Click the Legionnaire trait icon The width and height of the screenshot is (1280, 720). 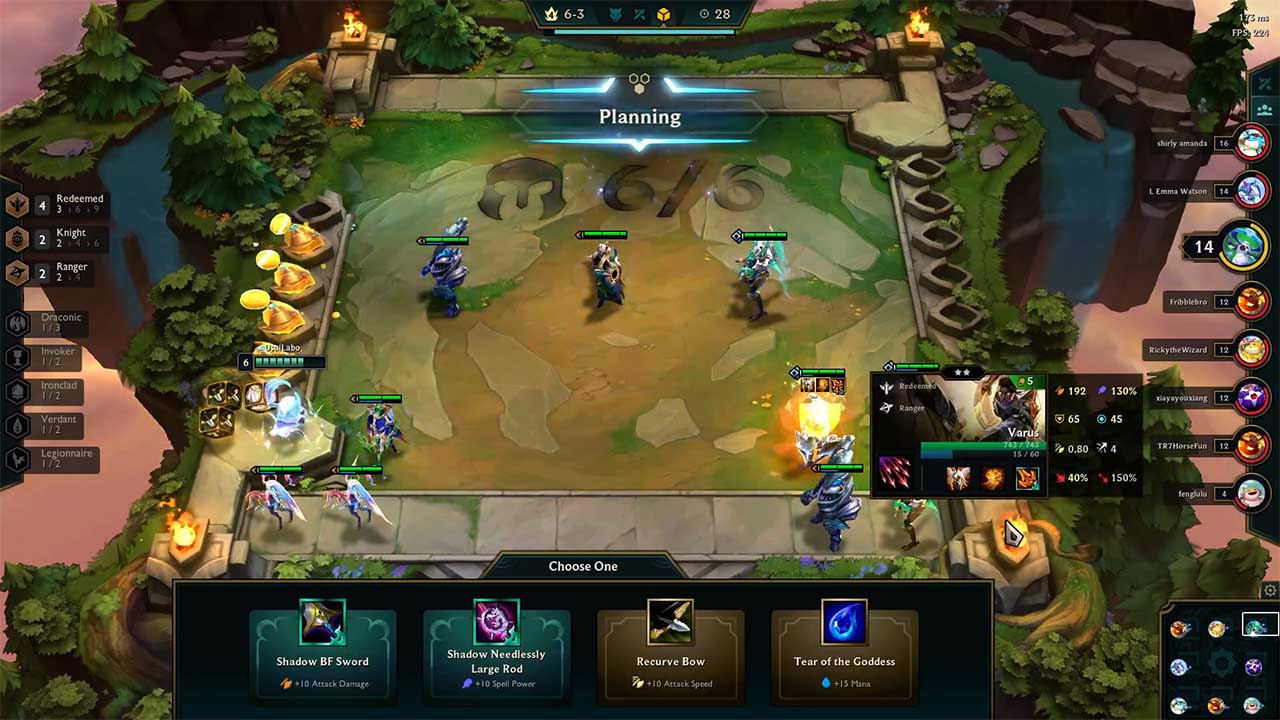16,459
